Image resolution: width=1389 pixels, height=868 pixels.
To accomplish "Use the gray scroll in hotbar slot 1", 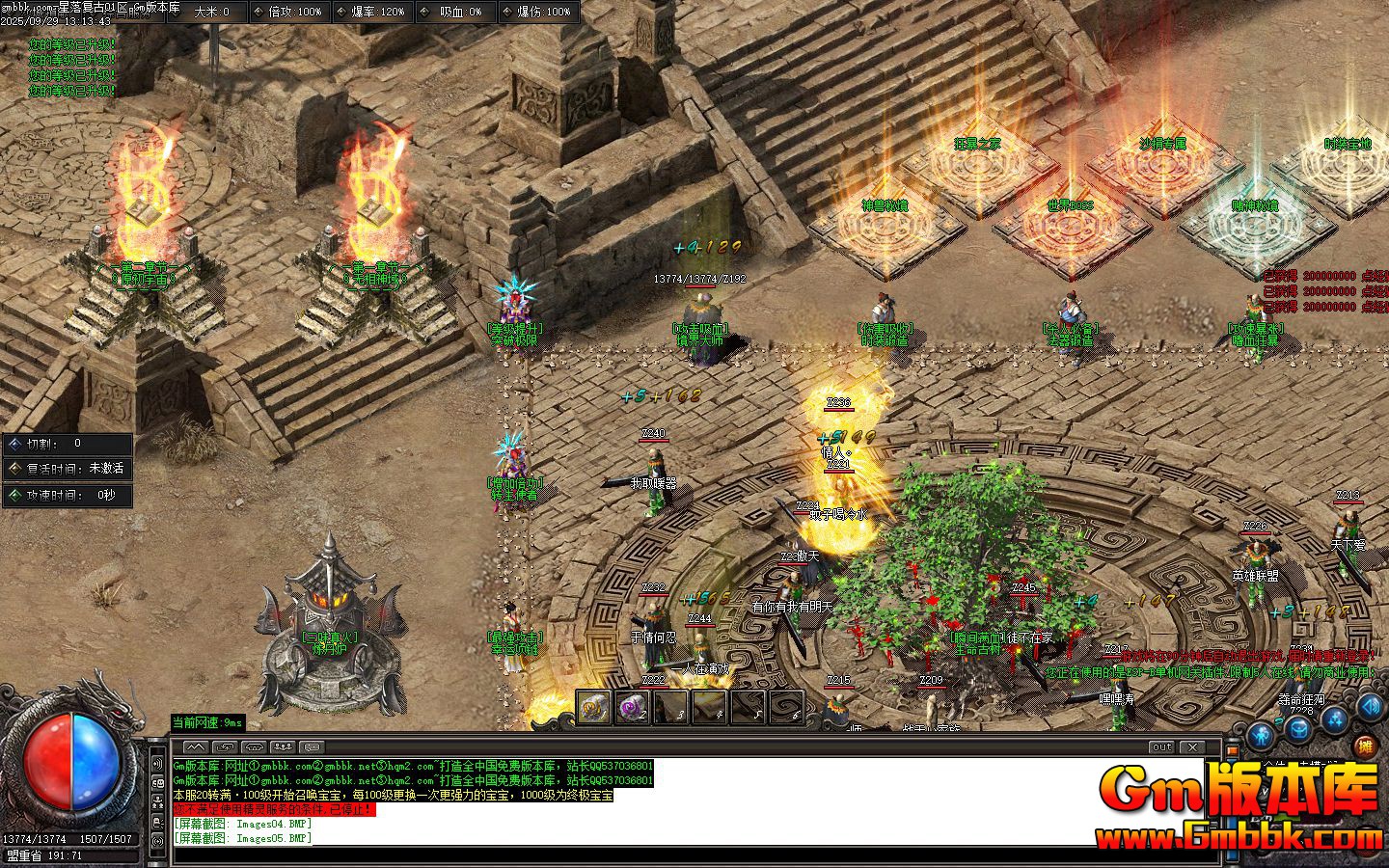I will point(593,707).
